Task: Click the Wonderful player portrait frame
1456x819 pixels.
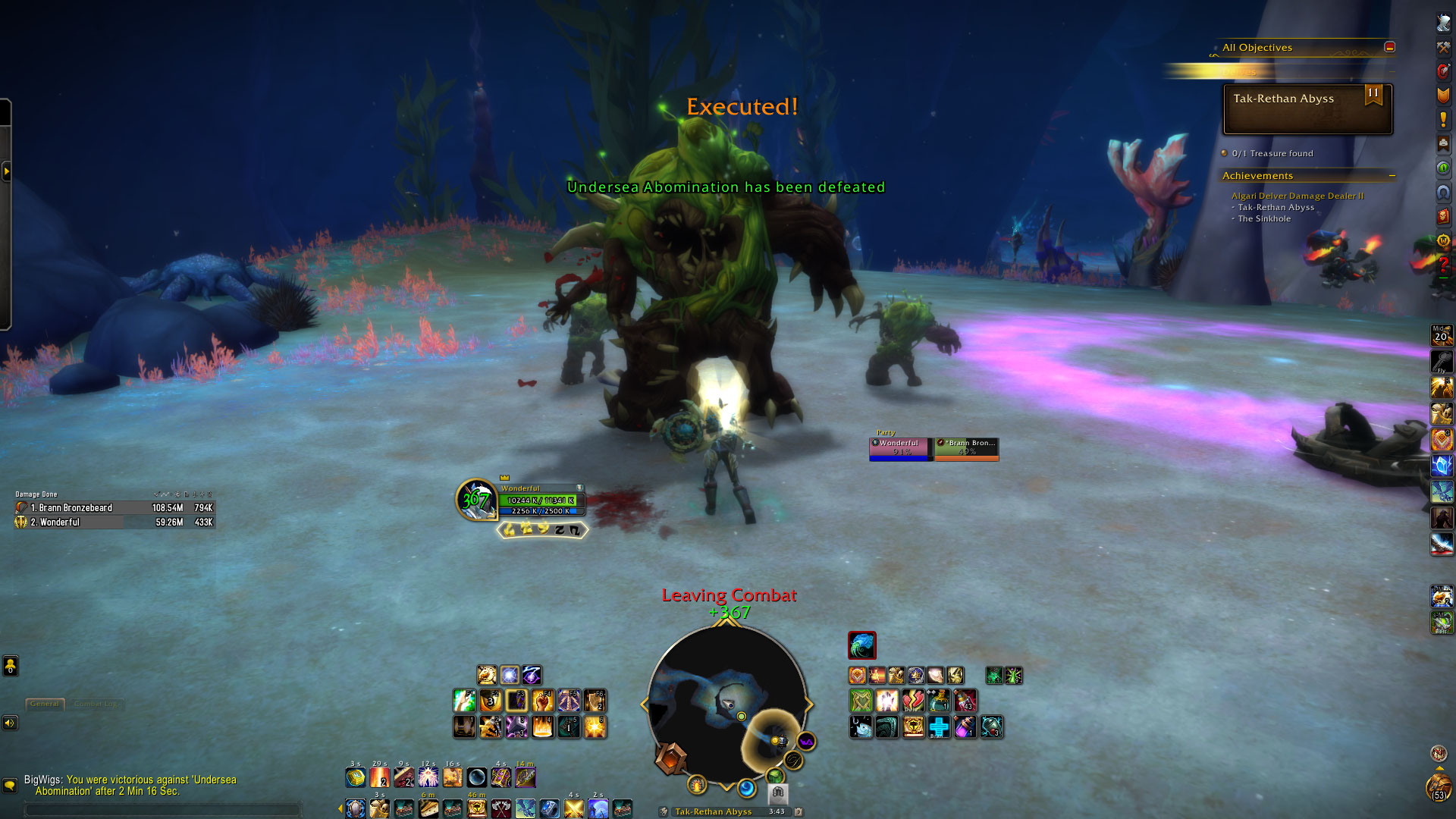Action: tap(476, 500)
